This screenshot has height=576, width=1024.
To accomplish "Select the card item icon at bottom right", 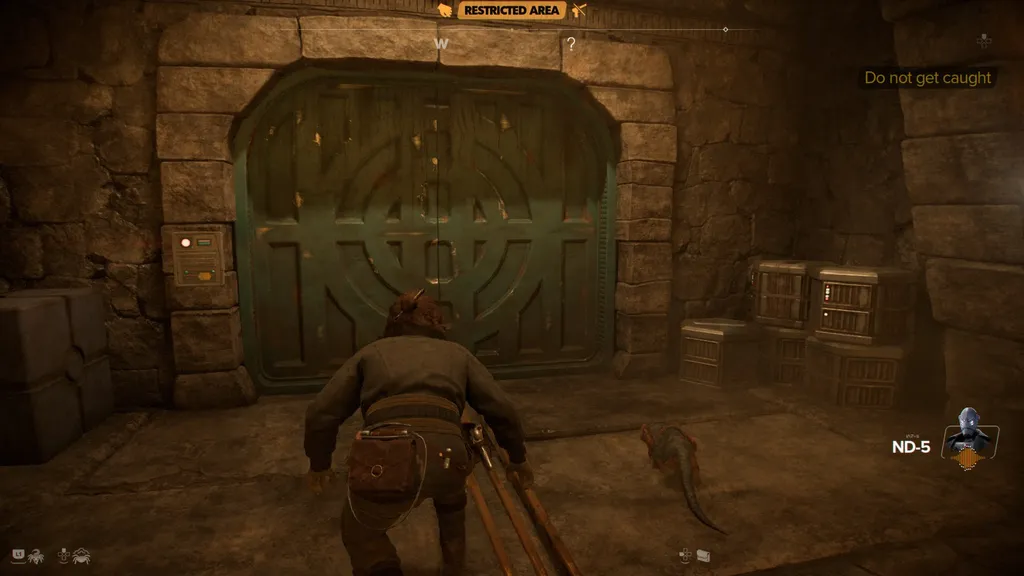I will click(703, 554).
